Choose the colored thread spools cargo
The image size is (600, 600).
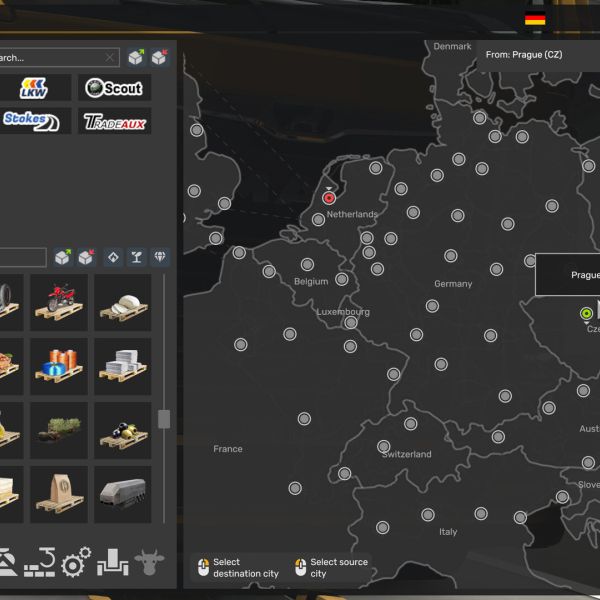click(58, 366)
